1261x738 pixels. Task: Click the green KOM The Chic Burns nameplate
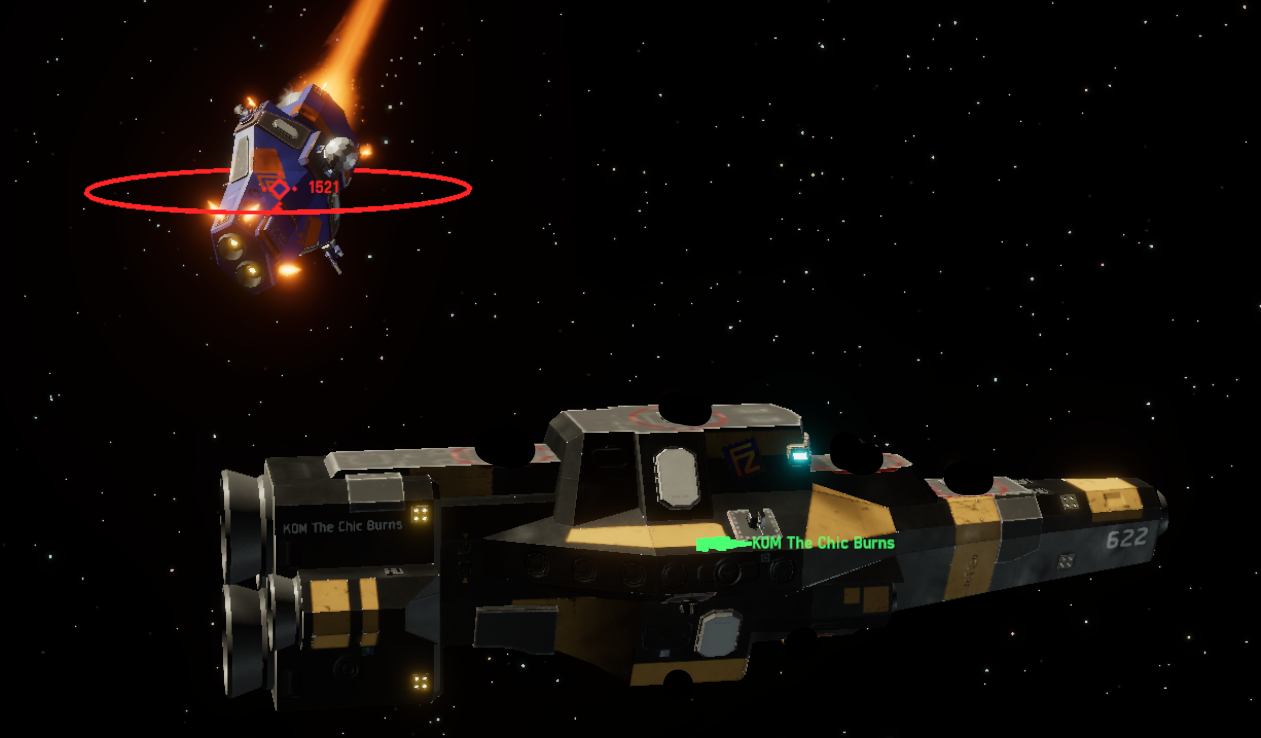822,543
